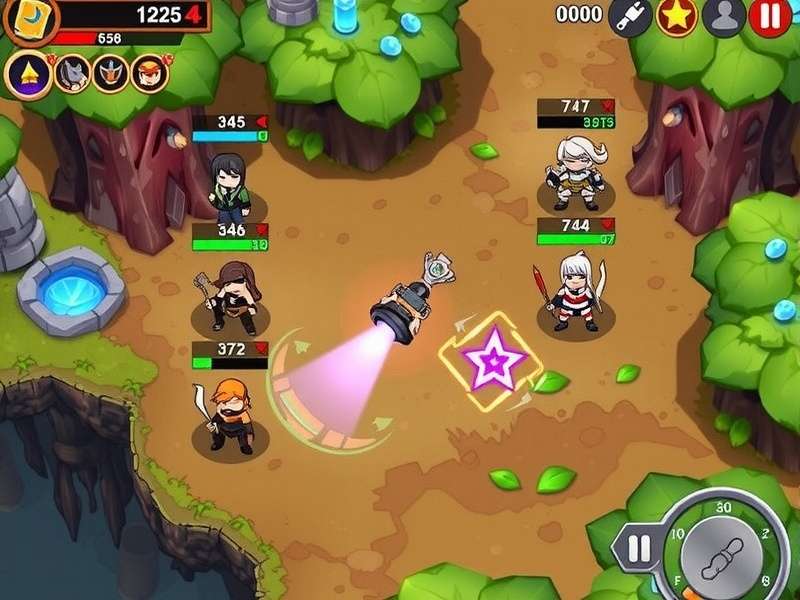The width and height of the screenshot is (800, 600).
Task: Open the gold star button
Action: (x=676, y=15)
